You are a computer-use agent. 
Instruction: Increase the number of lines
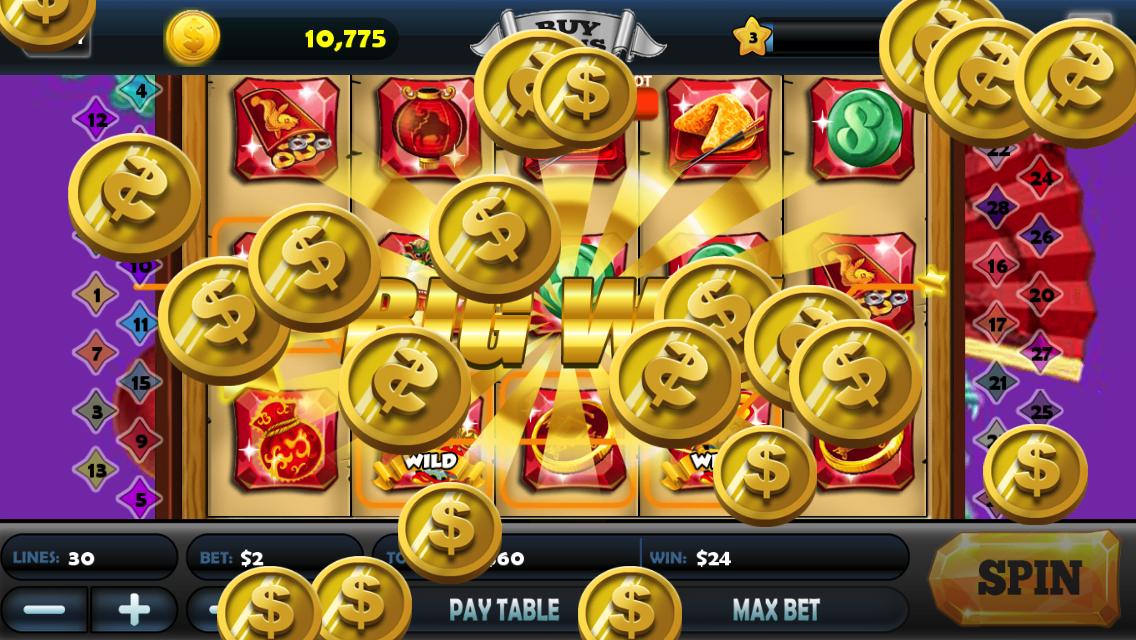pyautogui.click(x=134, y=610)
